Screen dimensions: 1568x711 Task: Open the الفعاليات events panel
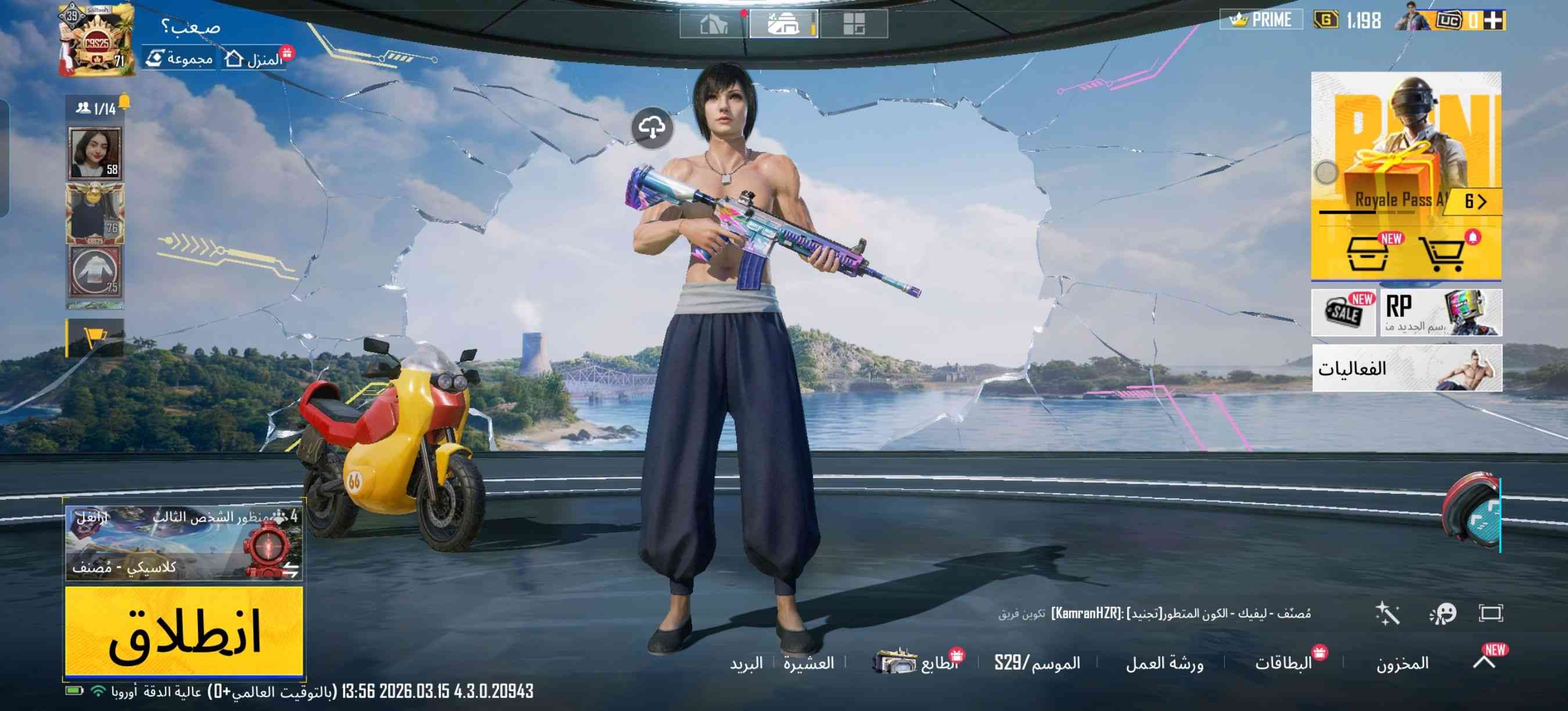1406,368
